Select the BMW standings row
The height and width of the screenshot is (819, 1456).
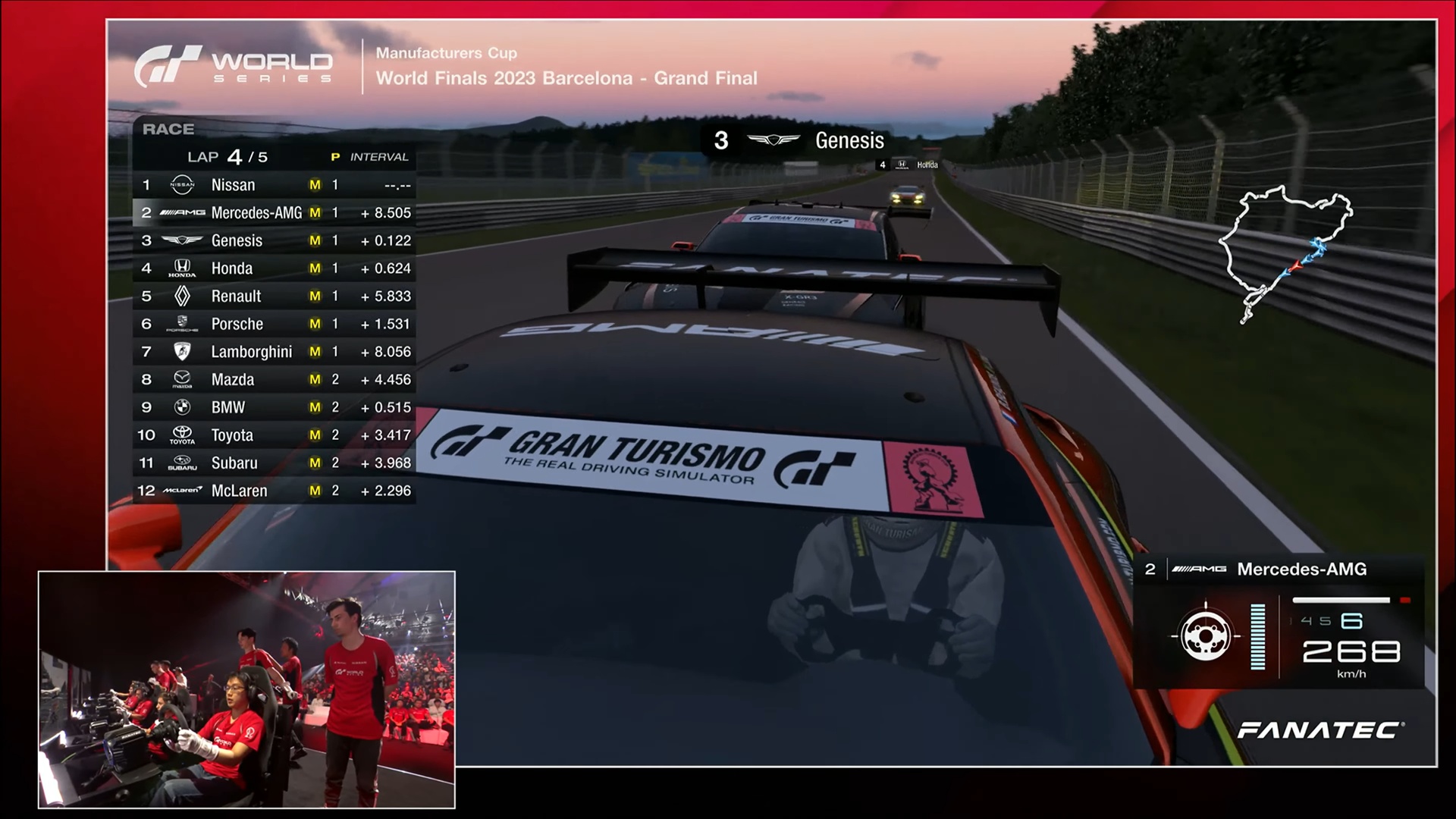click(274, 408)
